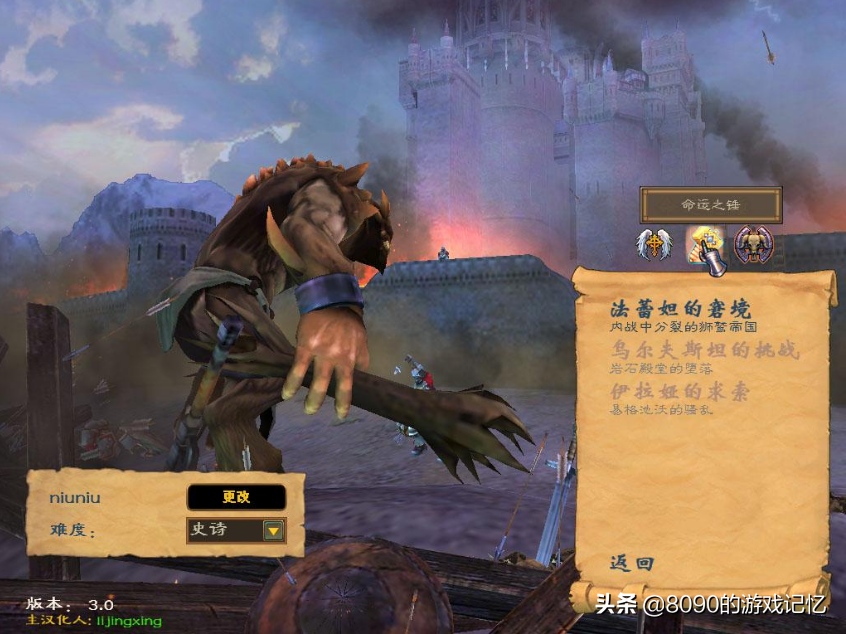Screen dimensions: 846x634
Task: Pick the 伊拉娅的求索 campaign entry
Action: tap(679, 391)
